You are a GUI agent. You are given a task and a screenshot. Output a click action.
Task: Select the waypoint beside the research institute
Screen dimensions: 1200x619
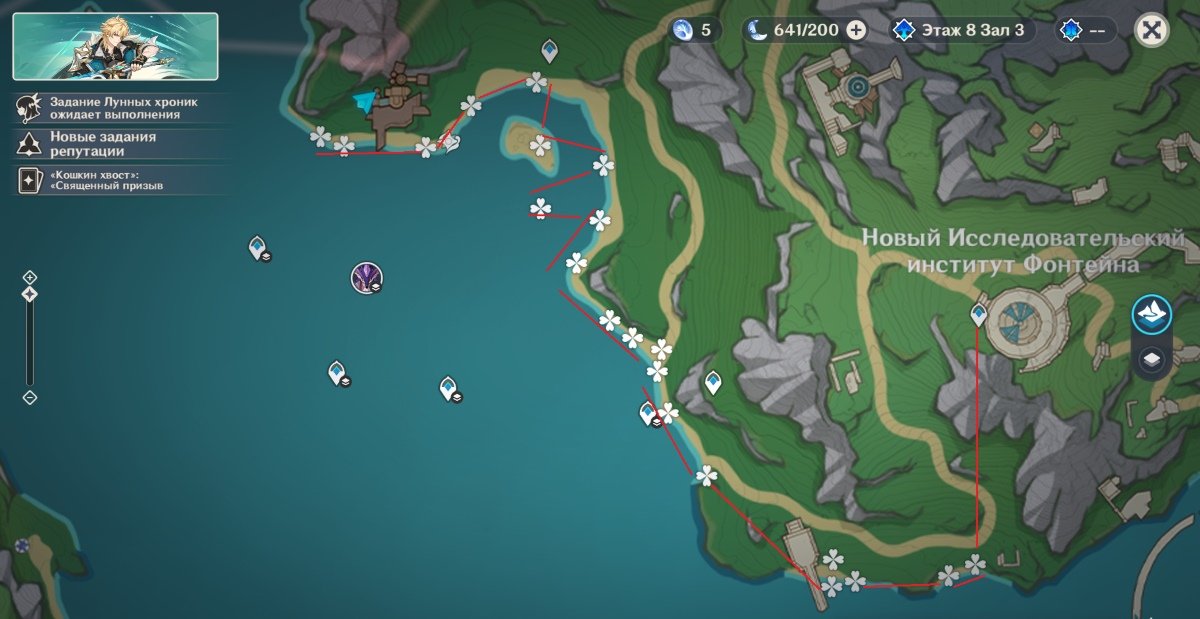coord(979,315)
